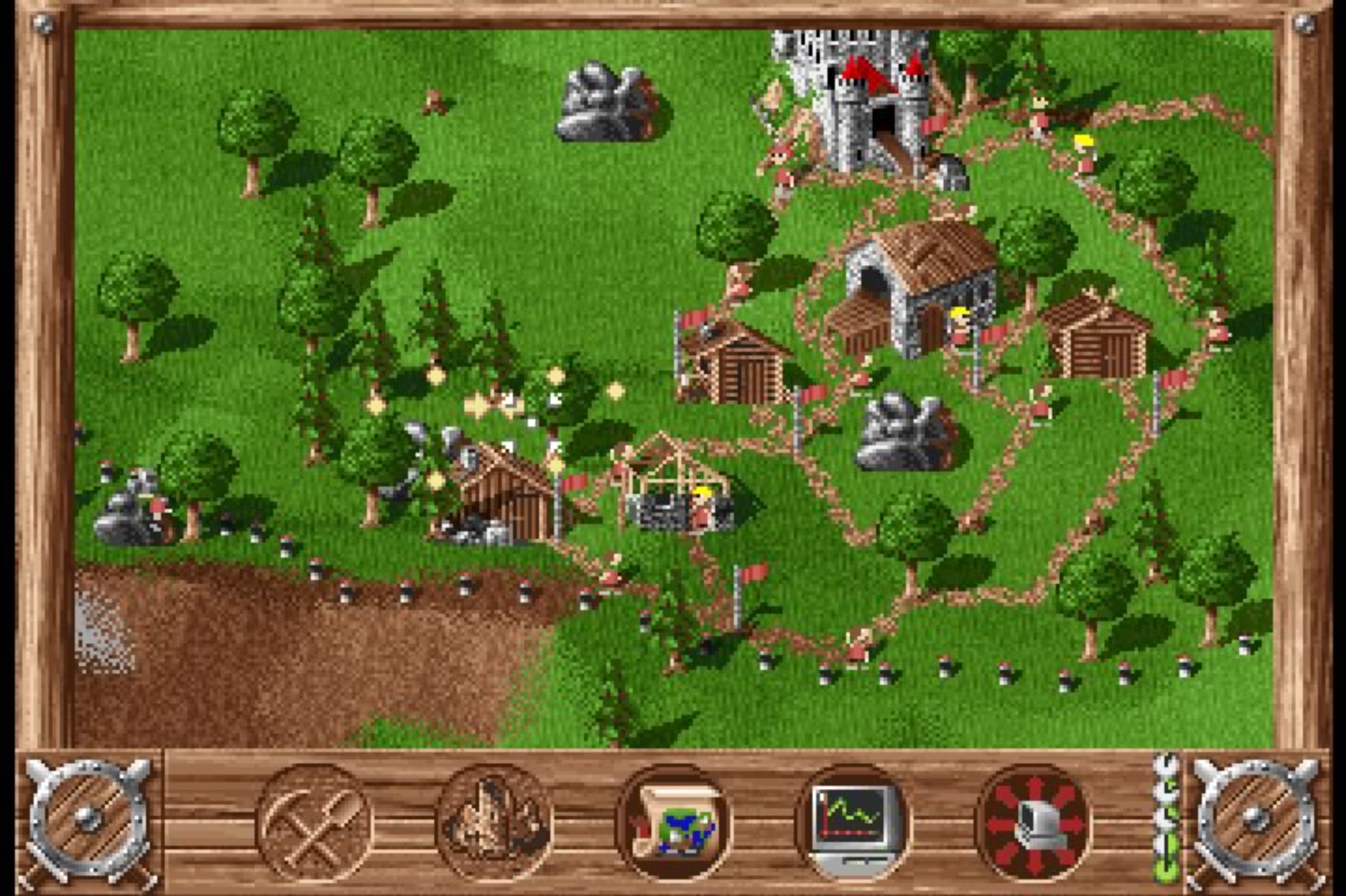Show the statistics graph monitor
Image resolution: width=1346 pixels, height=896 pixels.
point(853,823)
